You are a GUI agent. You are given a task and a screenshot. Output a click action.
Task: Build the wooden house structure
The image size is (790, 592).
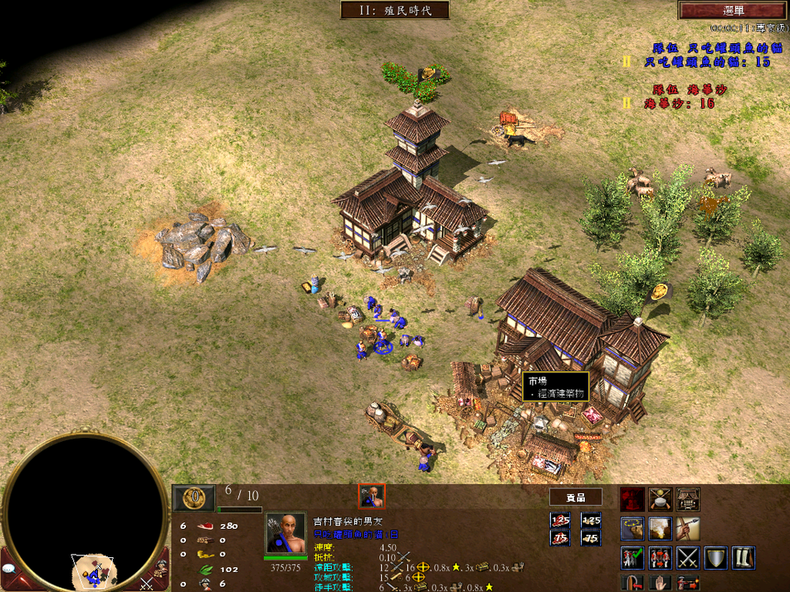pyautogui.click(x=687, y=500)
